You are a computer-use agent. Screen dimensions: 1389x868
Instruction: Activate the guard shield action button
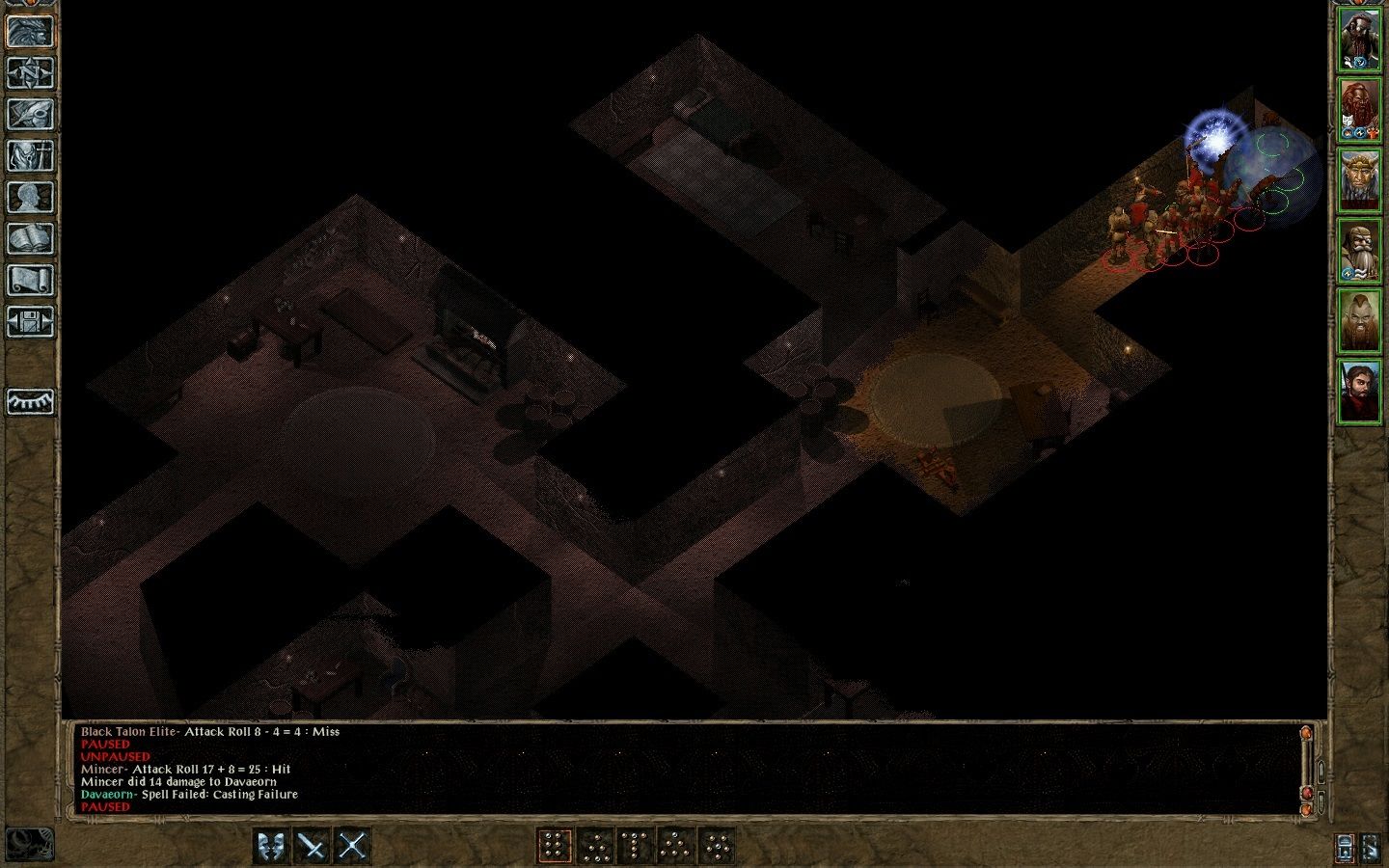(x=272, y=846)
